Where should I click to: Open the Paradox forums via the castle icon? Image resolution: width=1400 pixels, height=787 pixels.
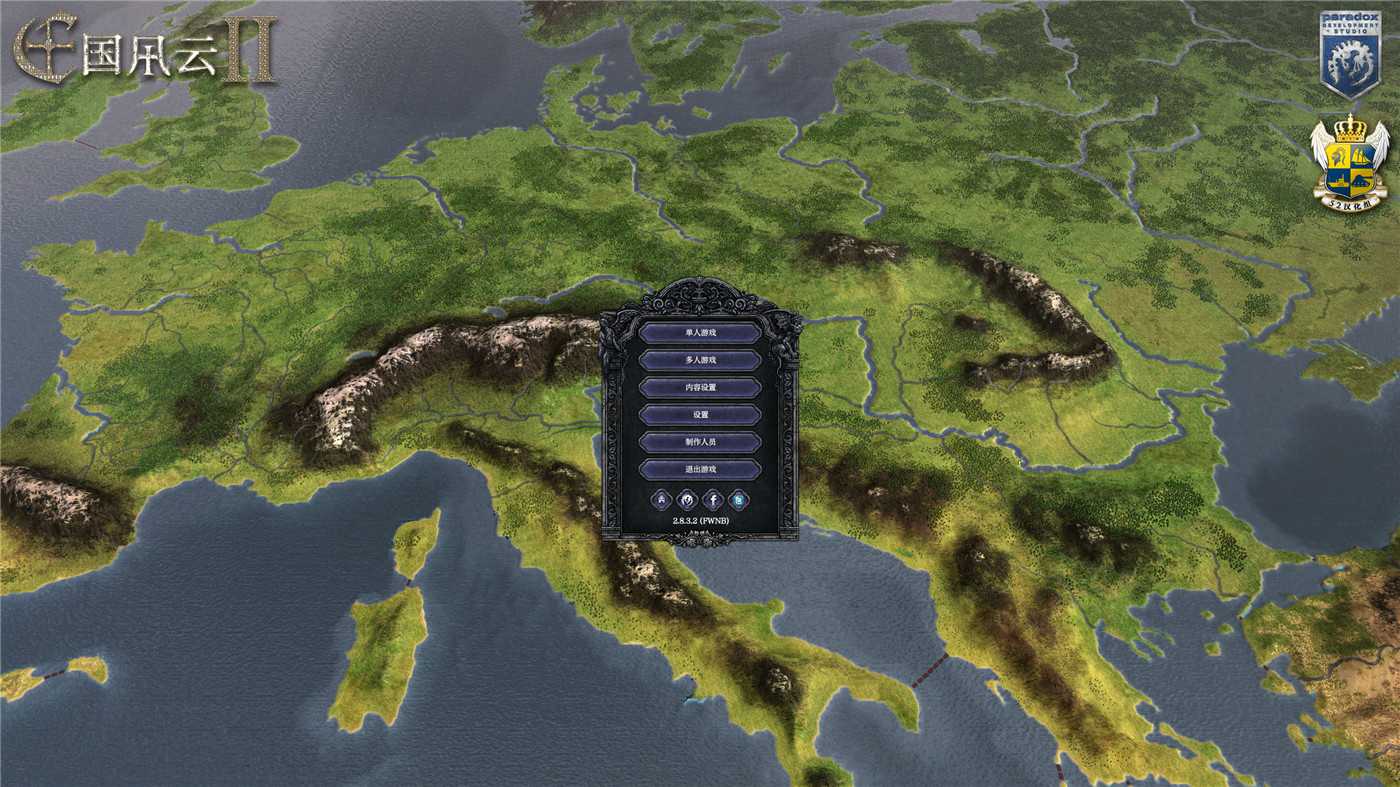(660, 499)
